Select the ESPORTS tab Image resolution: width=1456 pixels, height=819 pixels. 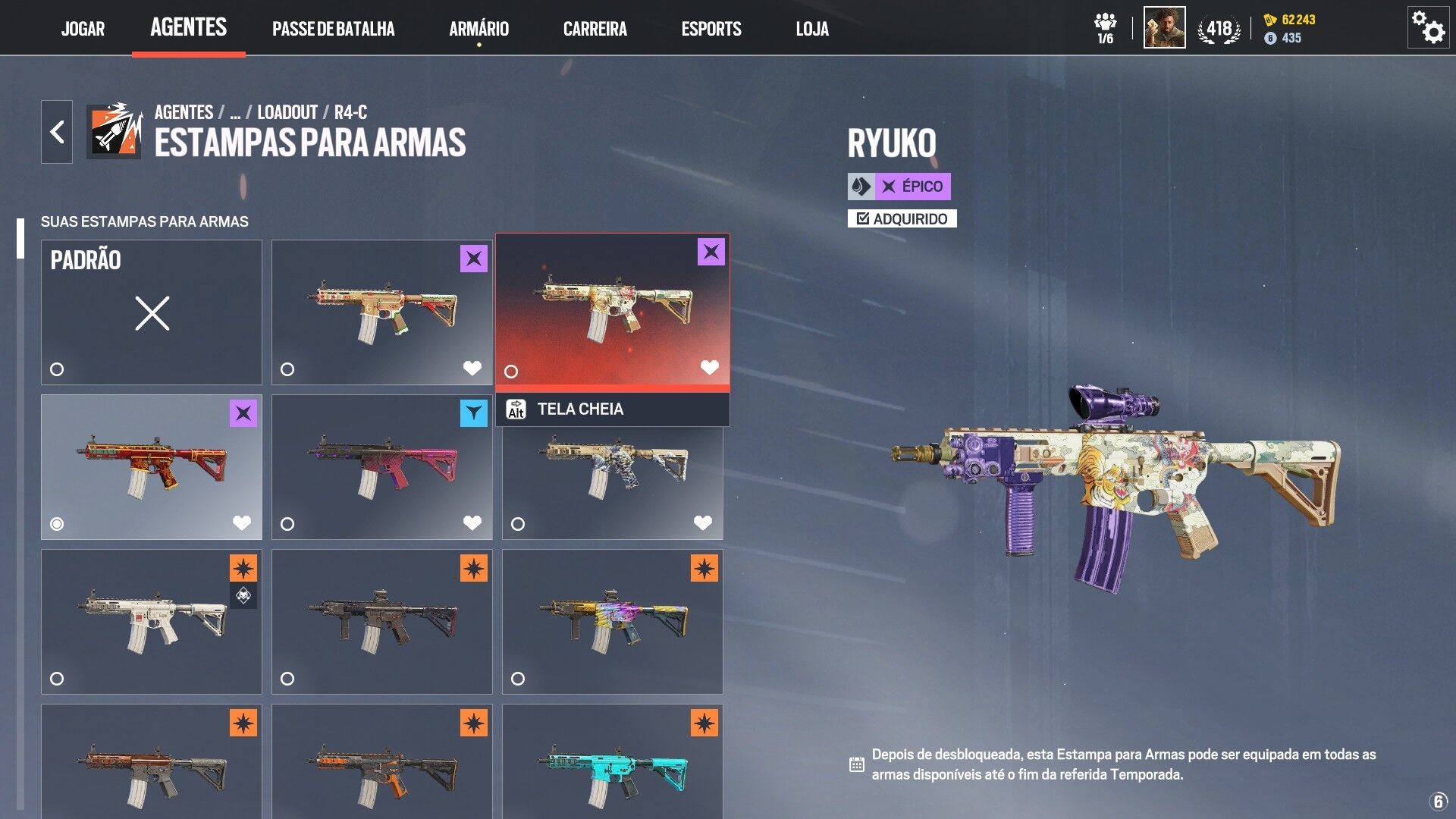(711, 29)
